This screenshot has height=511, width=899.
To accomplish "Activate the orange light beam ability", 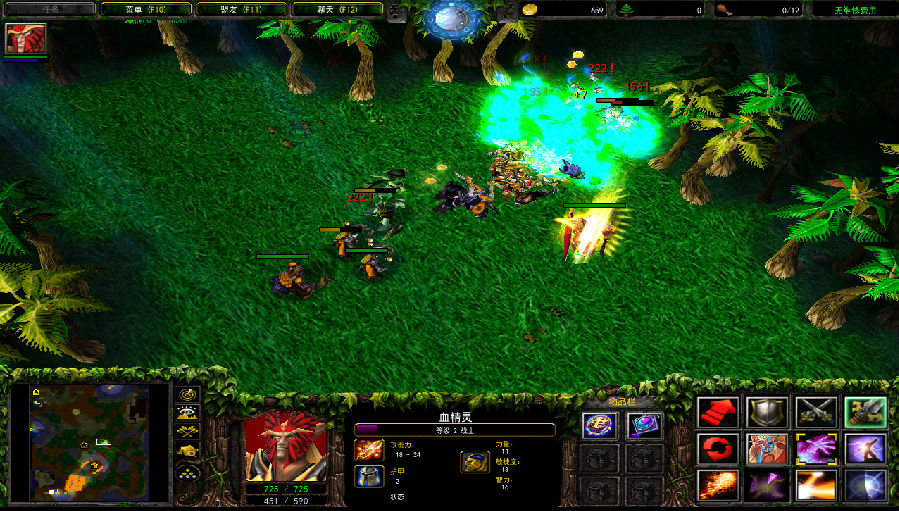I will coord(816,486).
